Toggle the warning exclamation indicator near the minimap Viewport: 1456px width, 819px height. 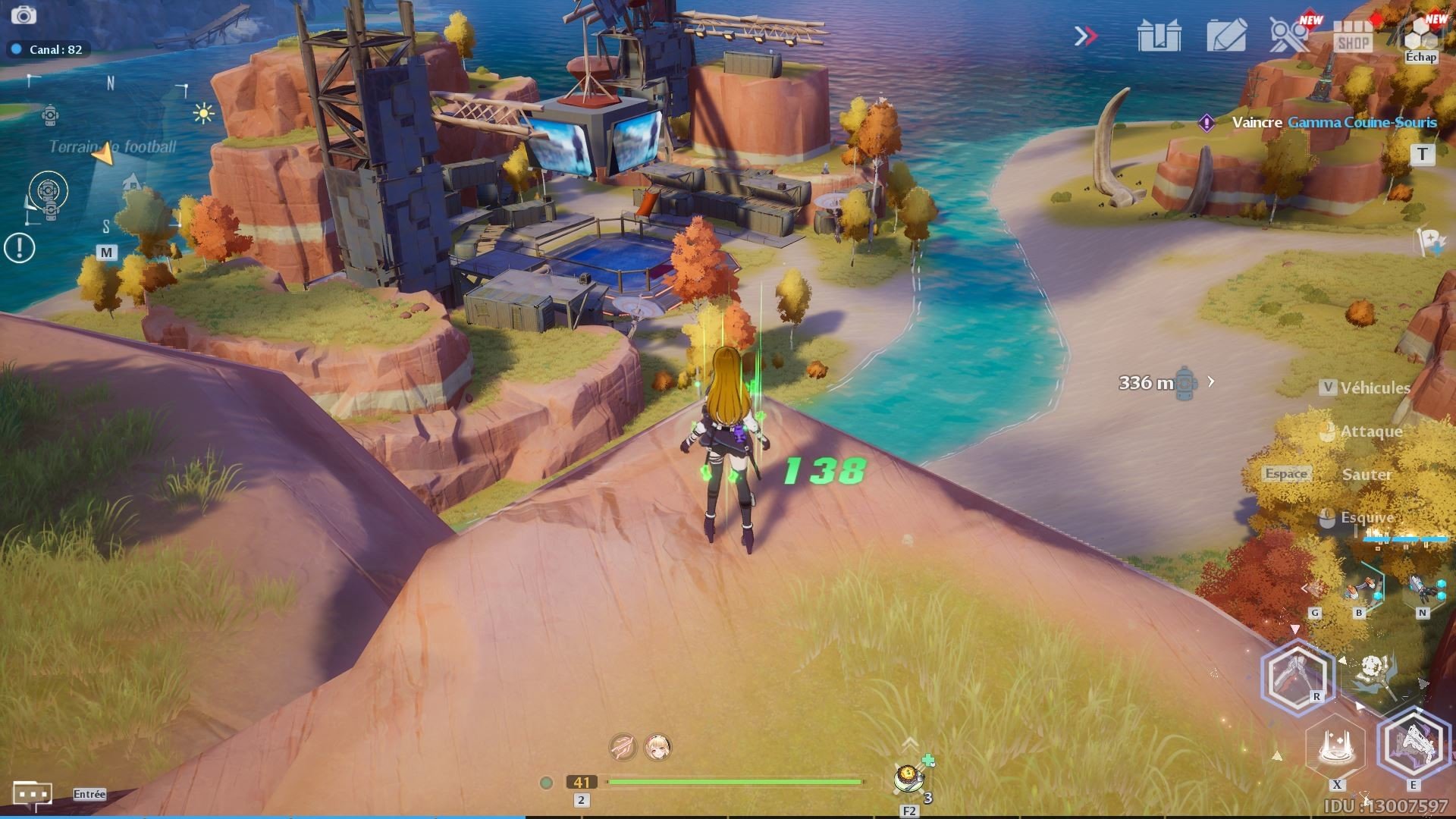coord(18,246)
